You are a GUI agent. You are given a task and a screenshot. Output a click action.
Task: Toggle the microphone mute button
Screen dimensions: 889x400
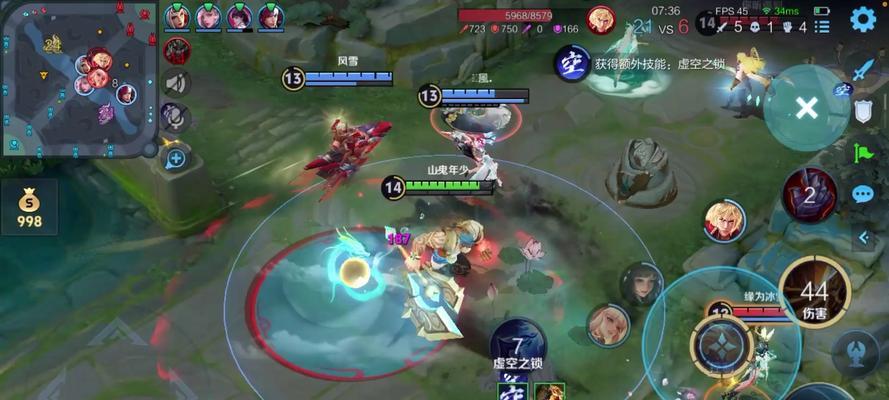pyautogui.click(x=177, y=118)
